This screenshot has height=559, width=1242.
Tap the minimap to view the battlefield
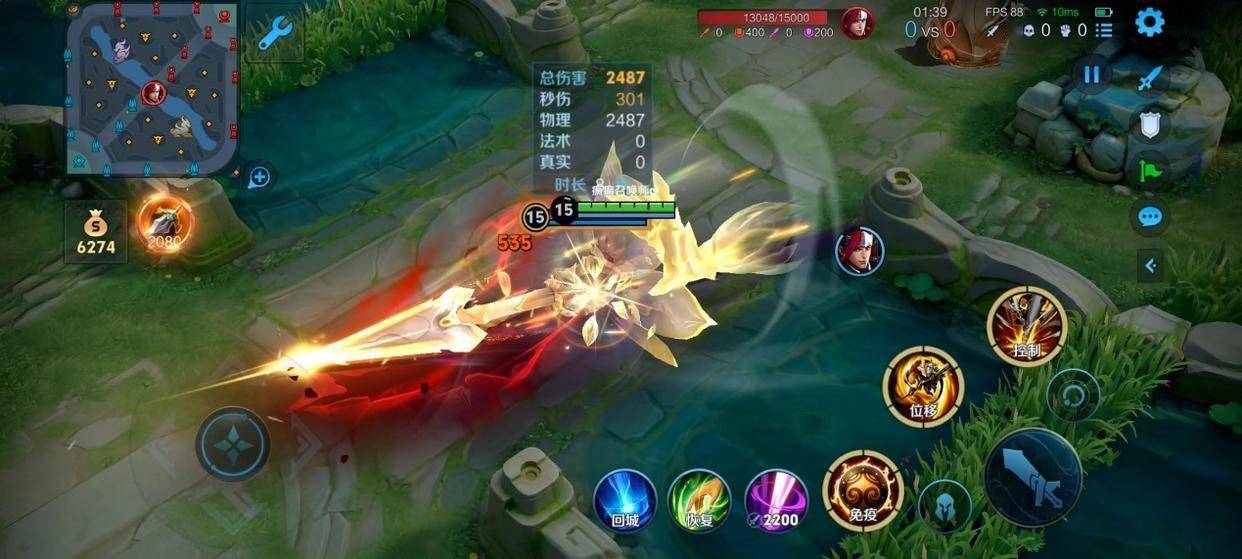pyautogui.click(x=152, y=88)
